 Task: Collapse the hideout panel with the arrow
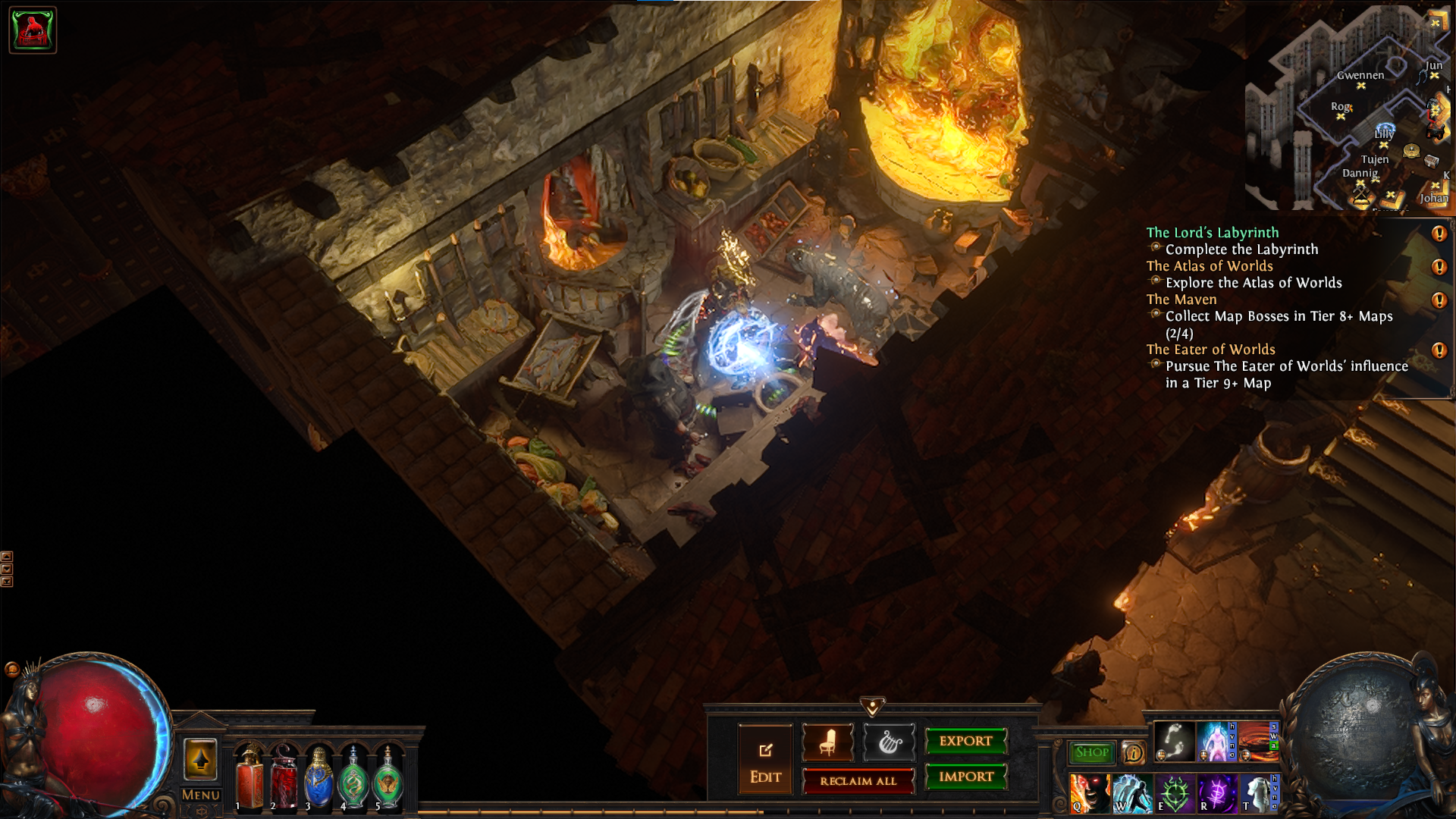click(x=872, y=707)
